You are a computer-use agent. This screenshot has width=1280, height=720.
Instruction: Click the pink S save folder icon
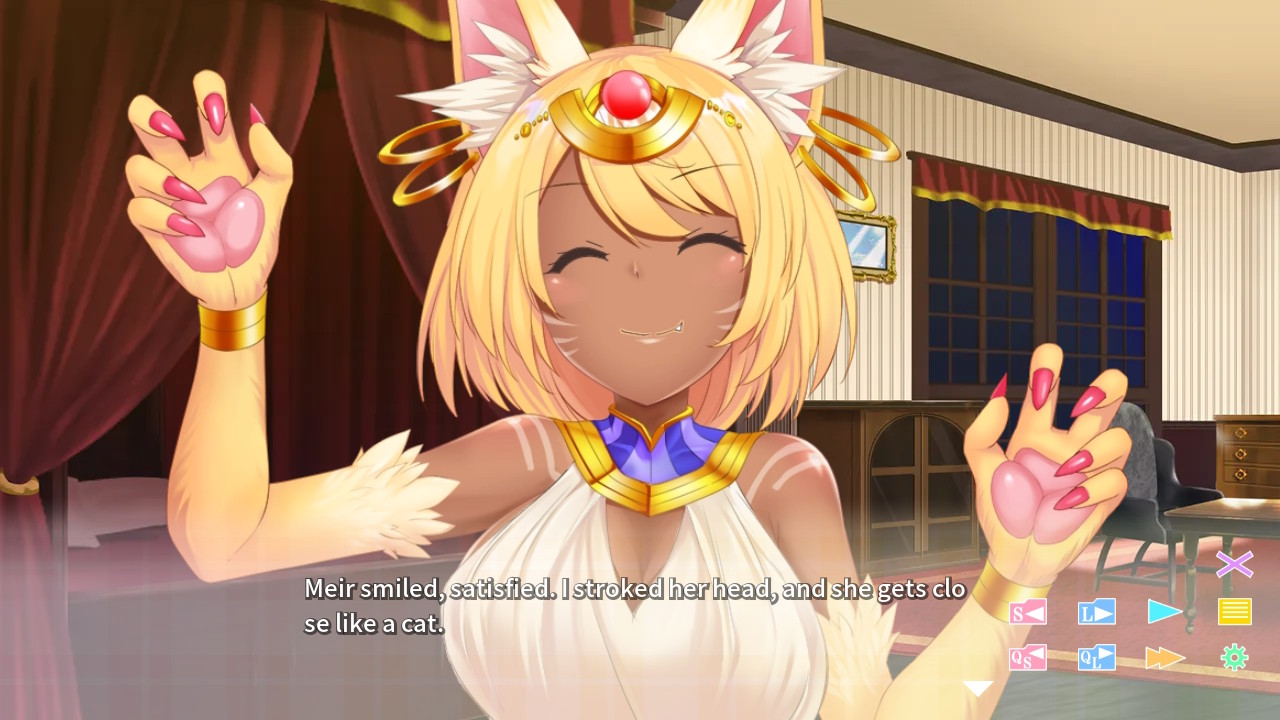click(1026, 611)
